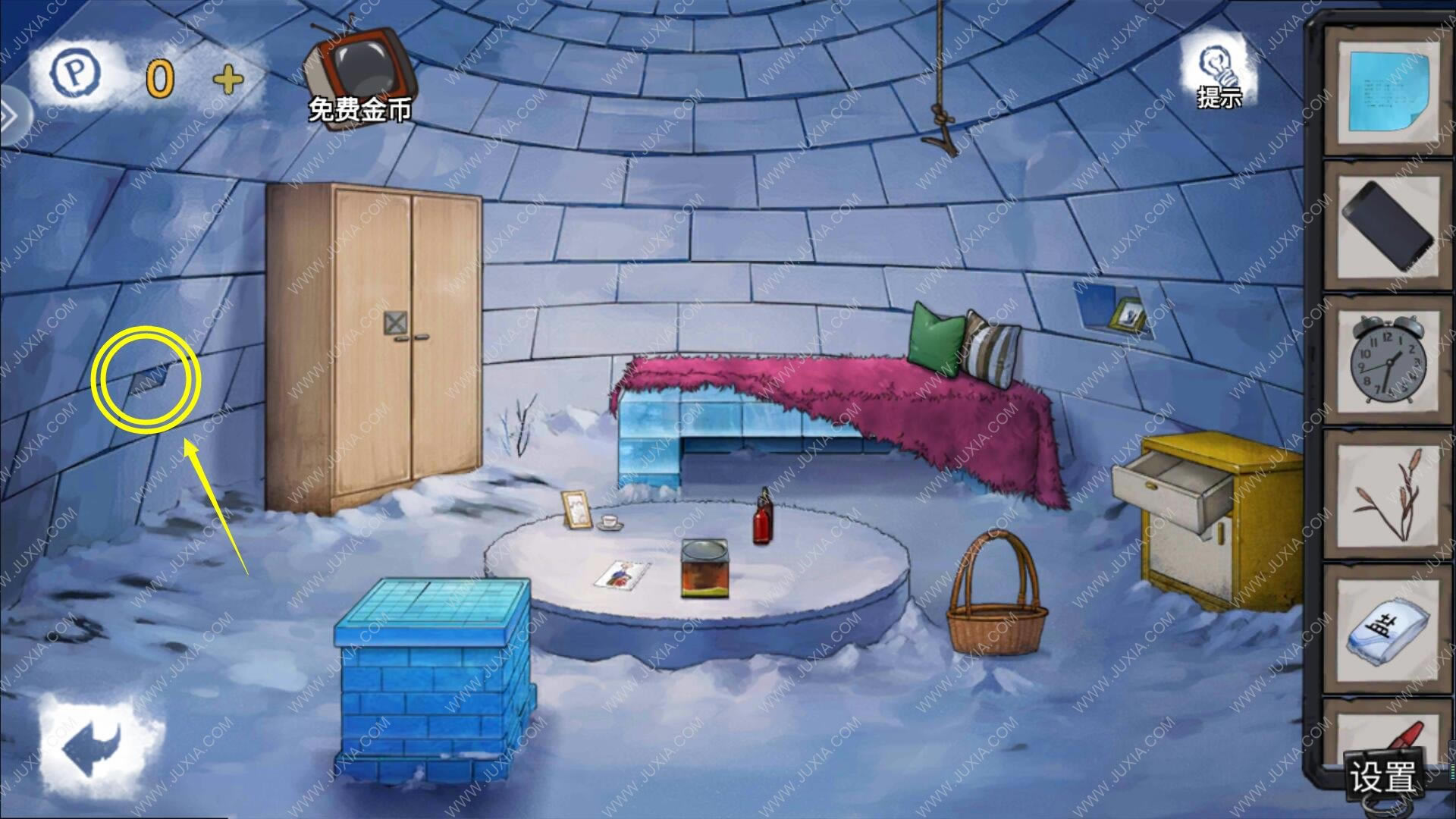Open the 设置 settings menu
The image size is (1456, 819).
pos(1382,775)
